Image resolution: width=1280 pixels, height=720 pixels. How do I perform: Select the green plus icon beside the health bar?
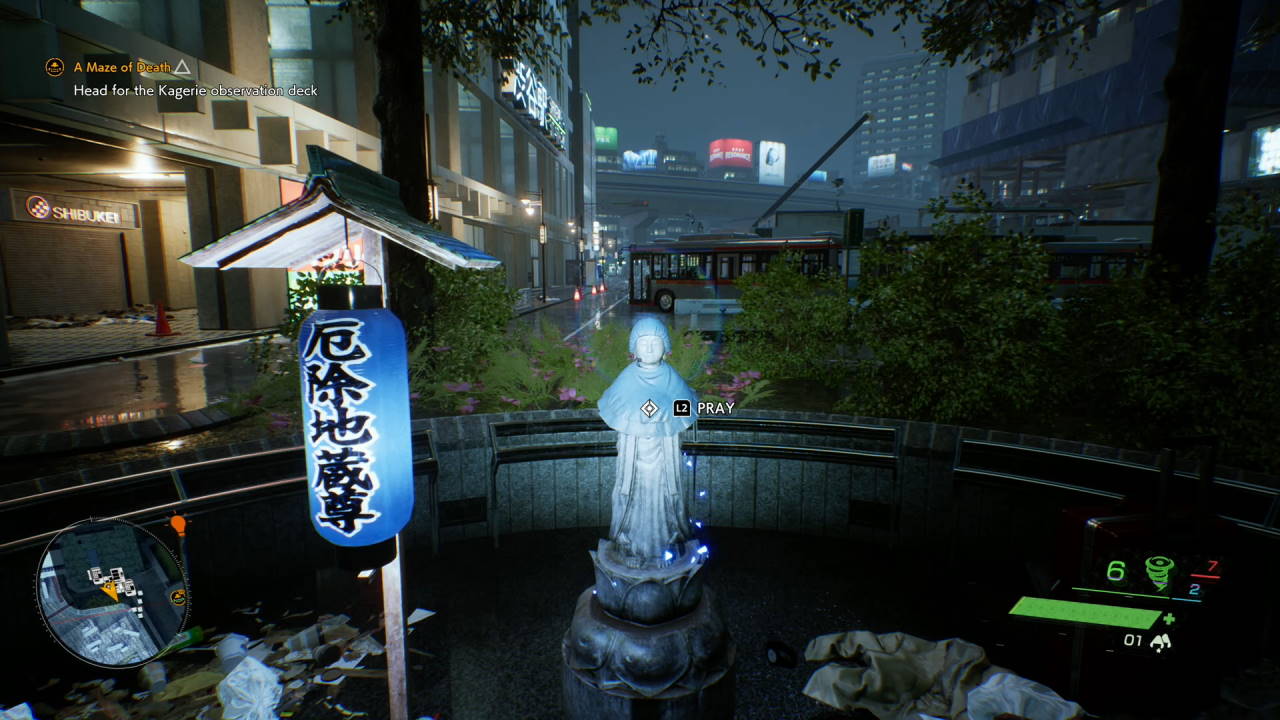(1169, 619)
